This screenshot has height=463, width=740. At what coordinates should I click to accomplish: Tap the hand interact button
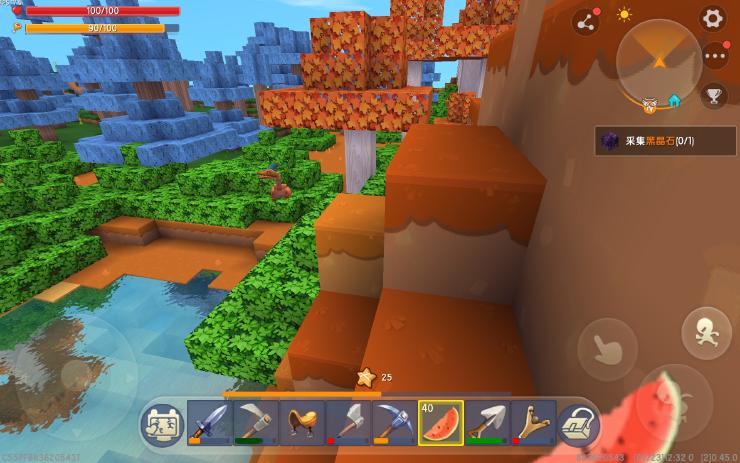tap(607, 347)
